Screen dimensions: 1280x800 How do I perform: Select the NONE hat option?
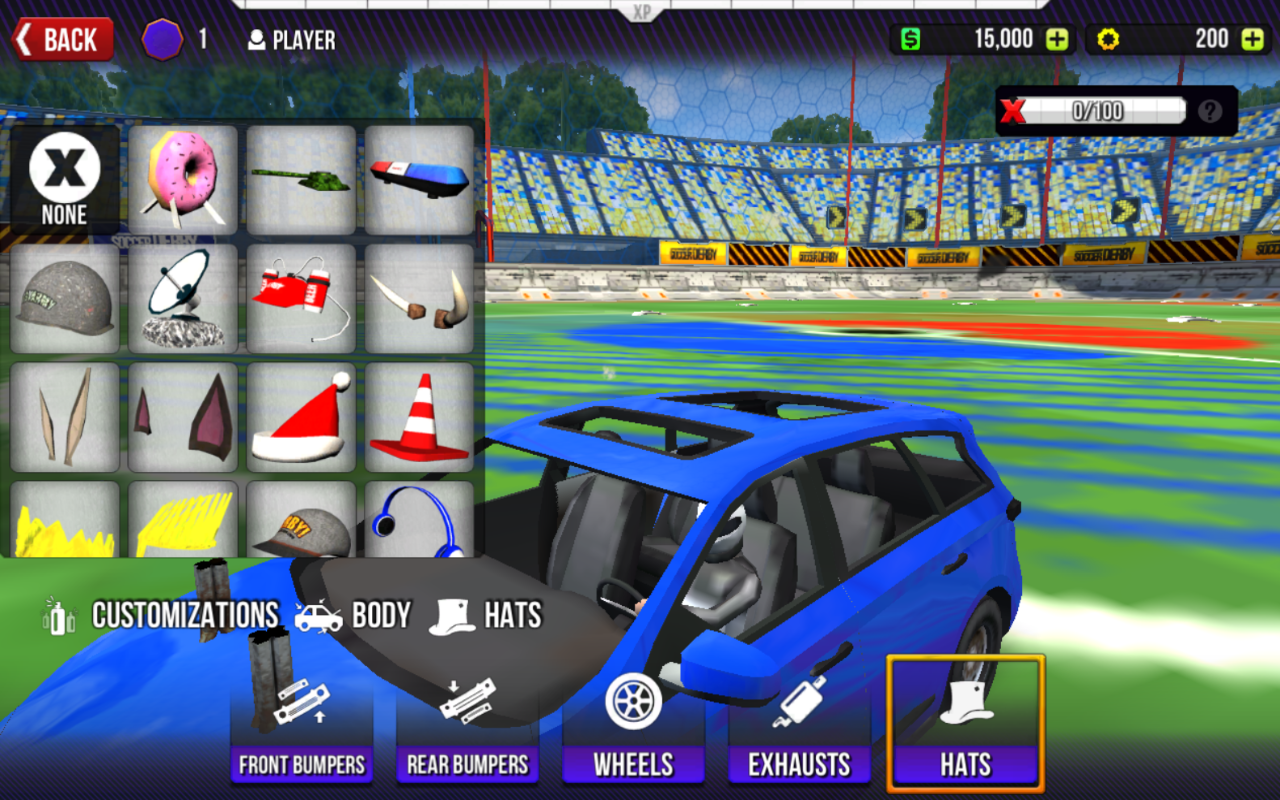click(65, 180)
